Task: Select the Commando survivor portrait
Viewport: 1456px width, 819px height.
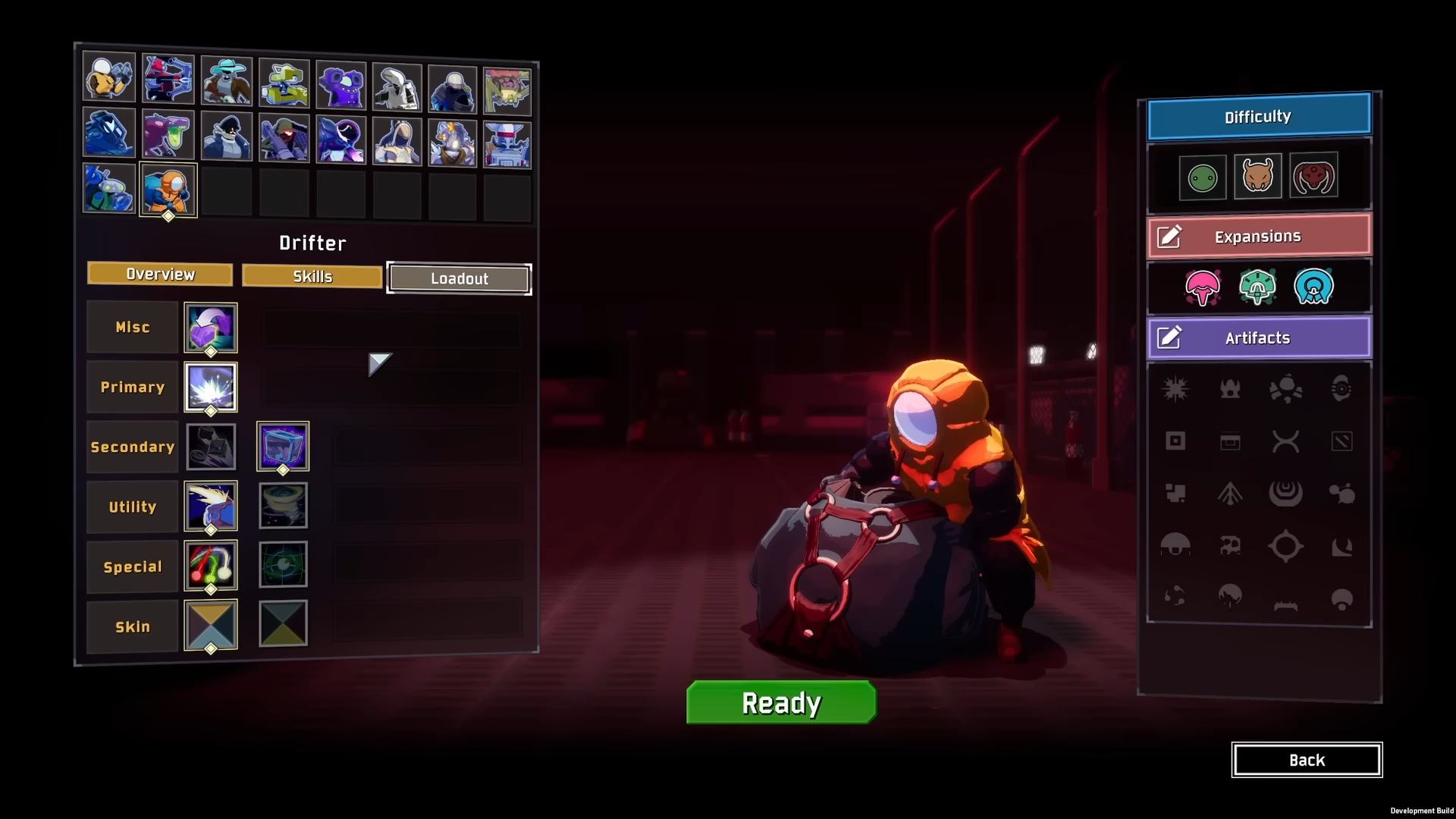Action: click(109, 77)
